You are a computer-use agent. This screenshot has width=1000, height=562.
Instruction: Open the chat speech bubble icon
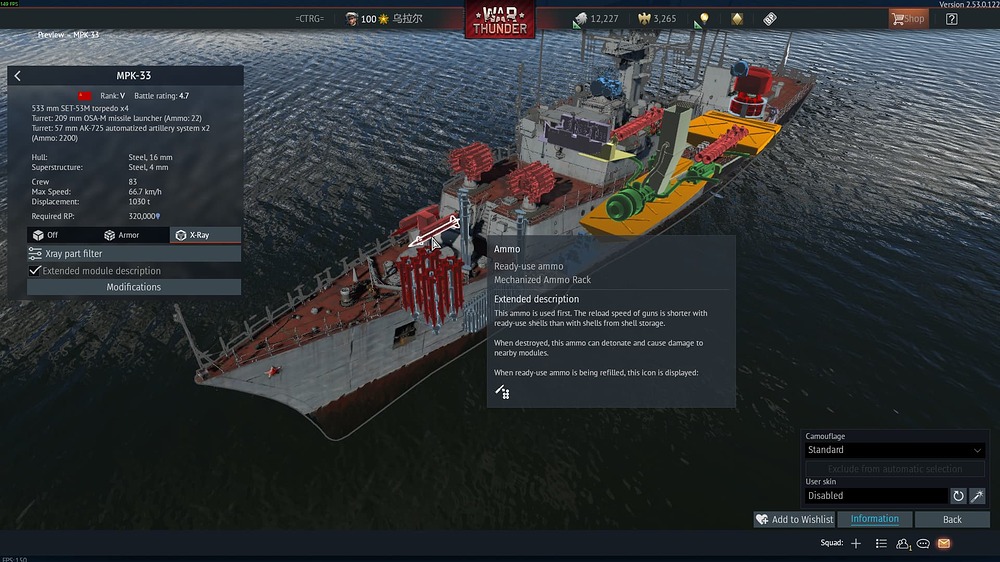click(924, 544)
